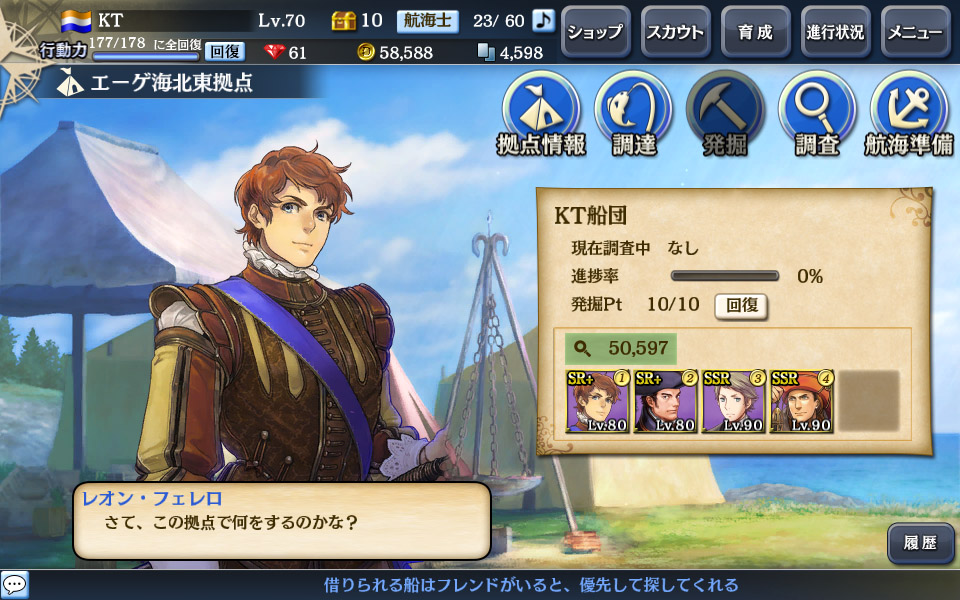The height and width of the screenshot is (600, 960).
Task: Pick the fourth crew portrait with red hat
Action: pos(802,402)
